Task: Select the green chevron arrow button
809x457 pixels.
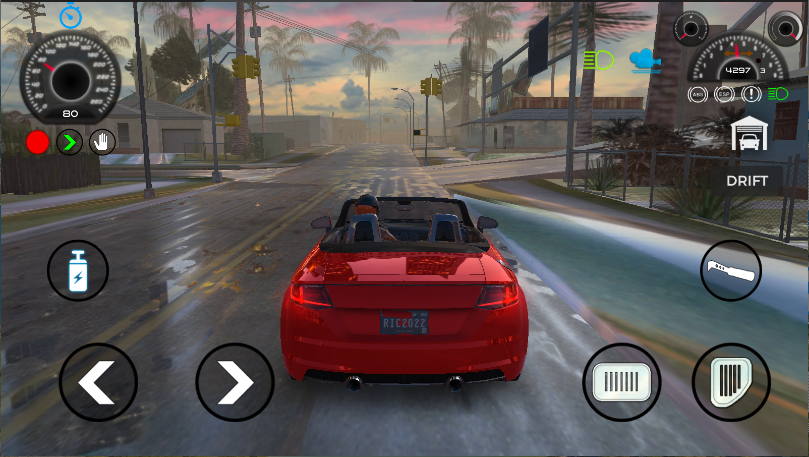Action: point(69,142)
